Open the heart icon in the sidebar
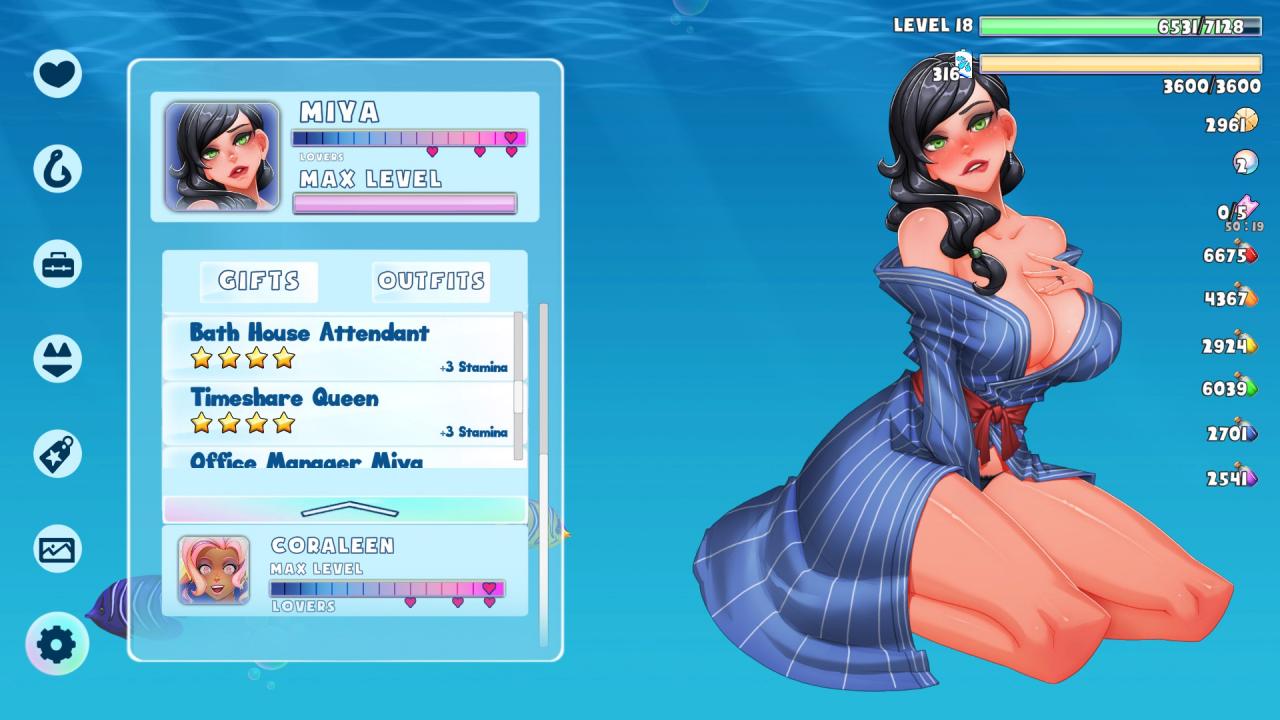The image size is (1280, 720). pyautogui.click(x=57, y=73)
